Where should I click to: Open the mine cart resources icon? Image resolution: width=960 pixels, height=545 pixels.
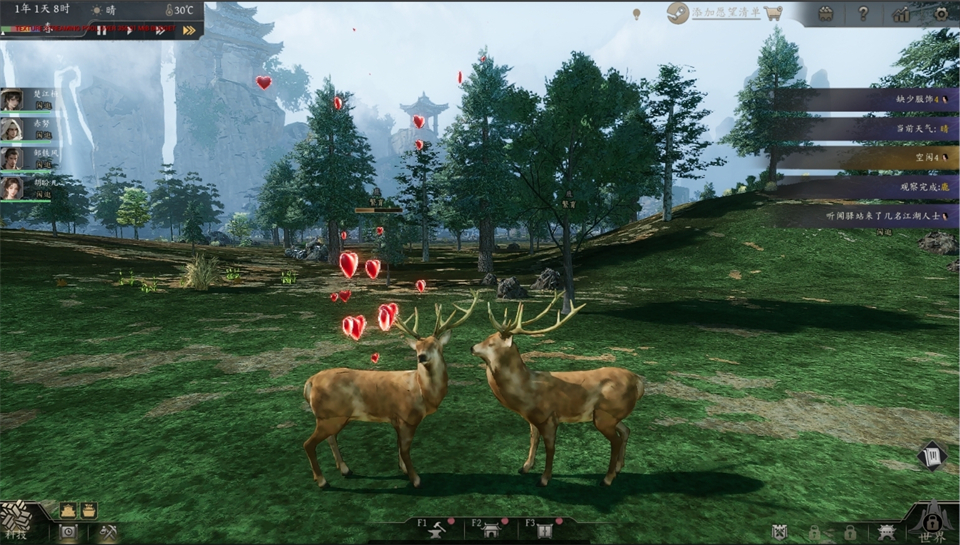click(825, 14)
